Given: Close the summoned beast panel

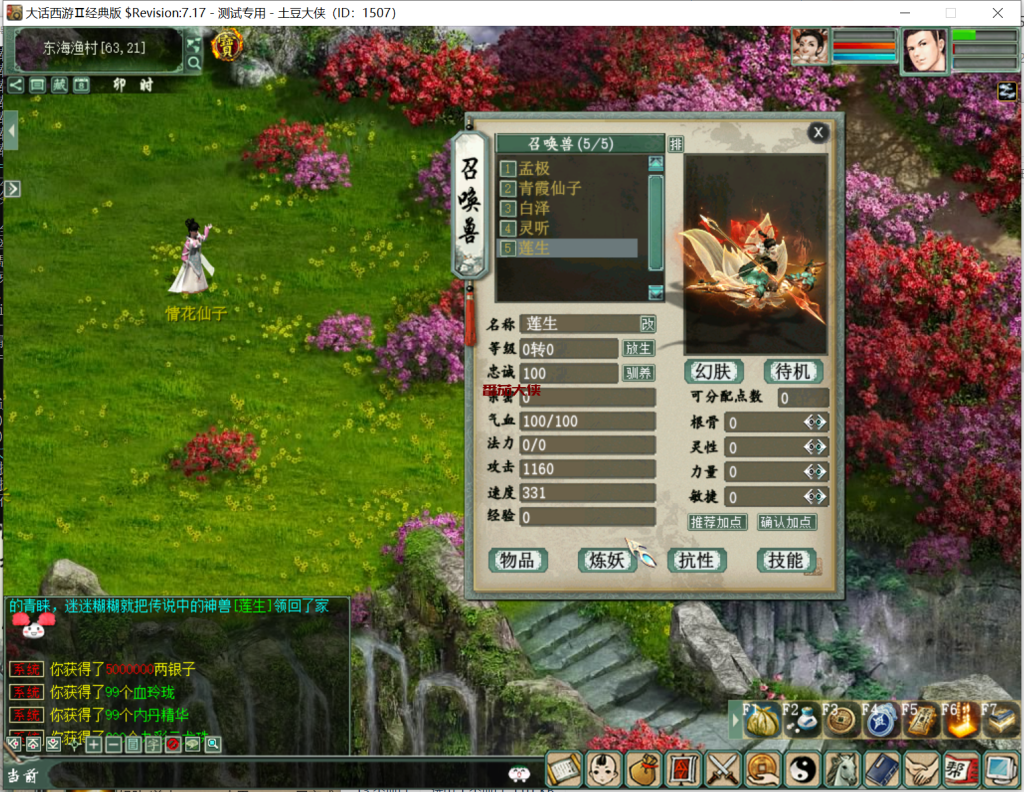Looking at the screenshot, I should 818,132.
